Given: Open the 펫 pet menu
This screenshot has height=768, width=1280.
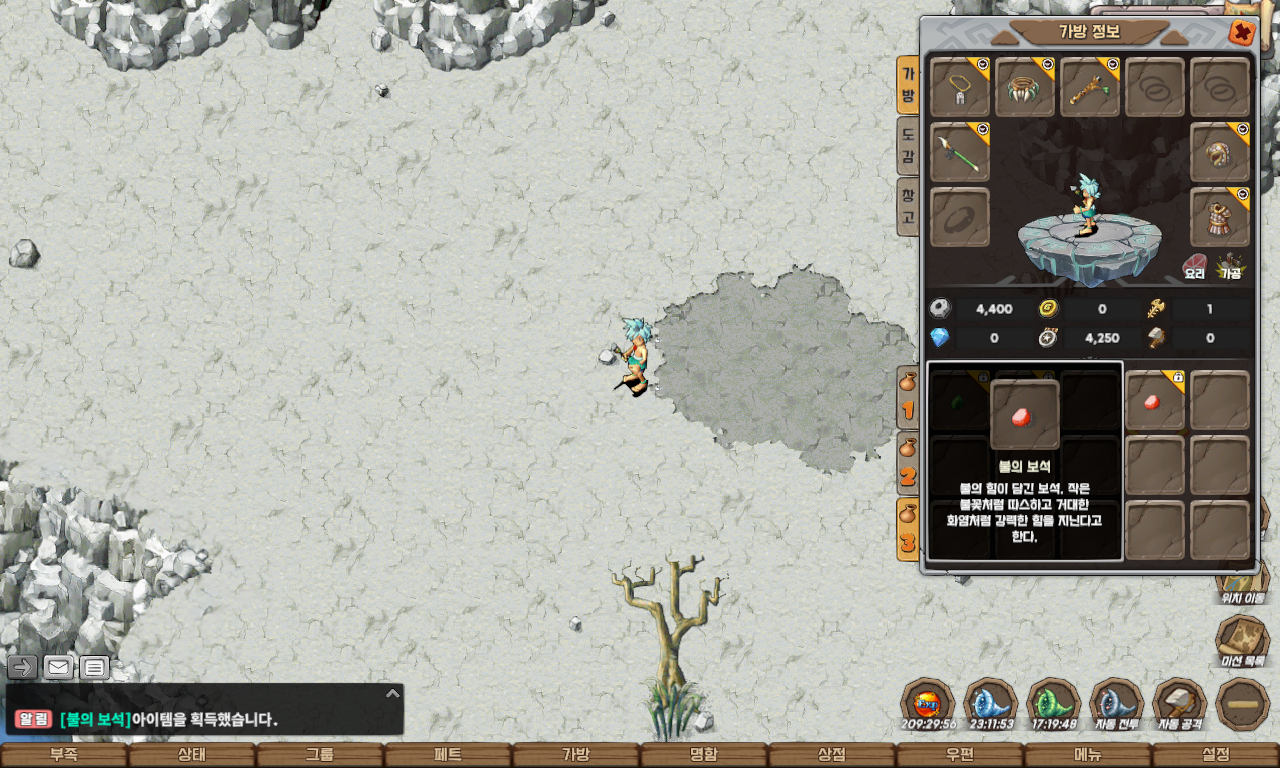Looking at the screenshot, I should pos(448,755).
